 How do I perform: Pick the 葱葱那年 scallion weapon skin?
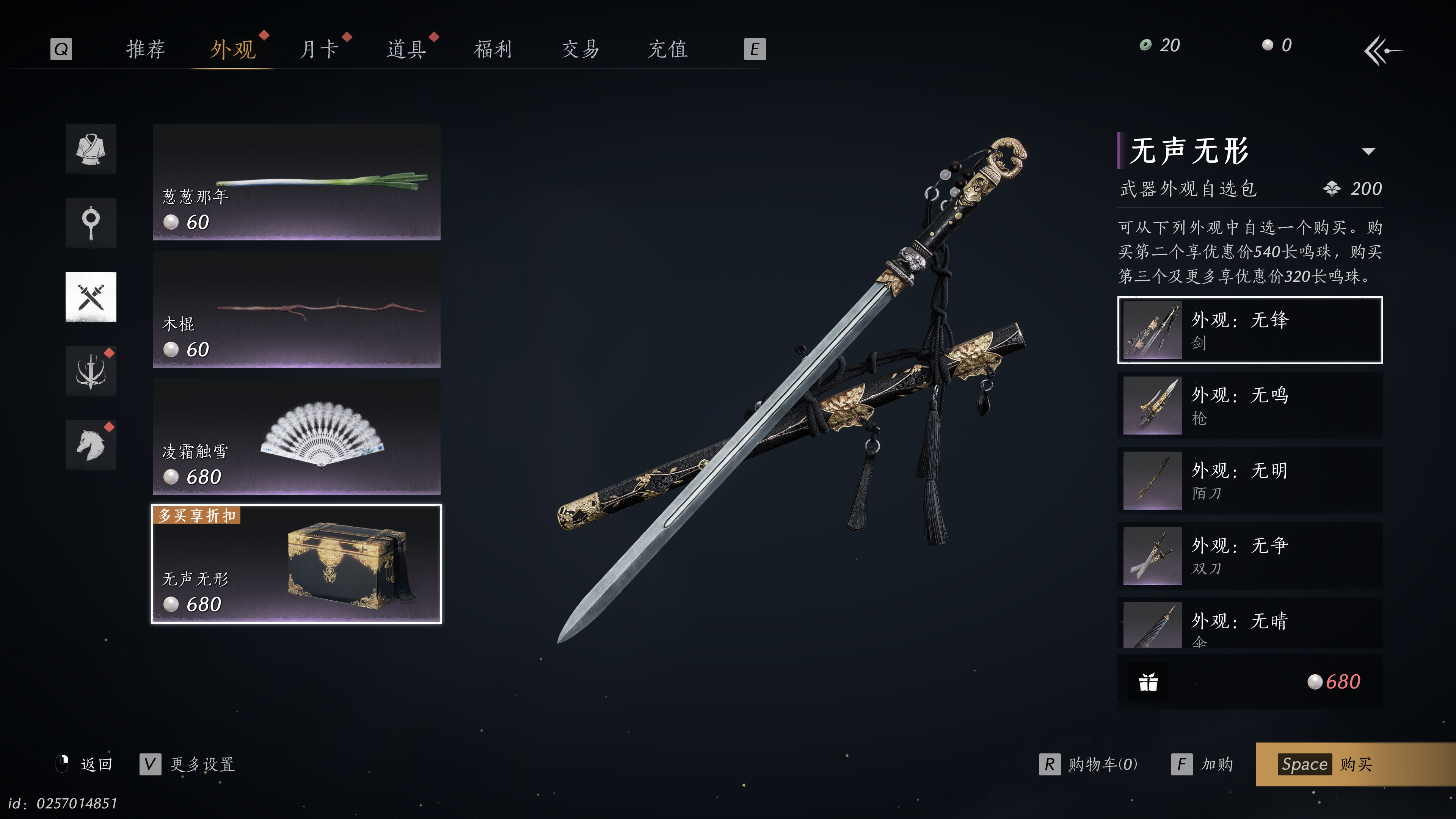click(x=296, y=182)
